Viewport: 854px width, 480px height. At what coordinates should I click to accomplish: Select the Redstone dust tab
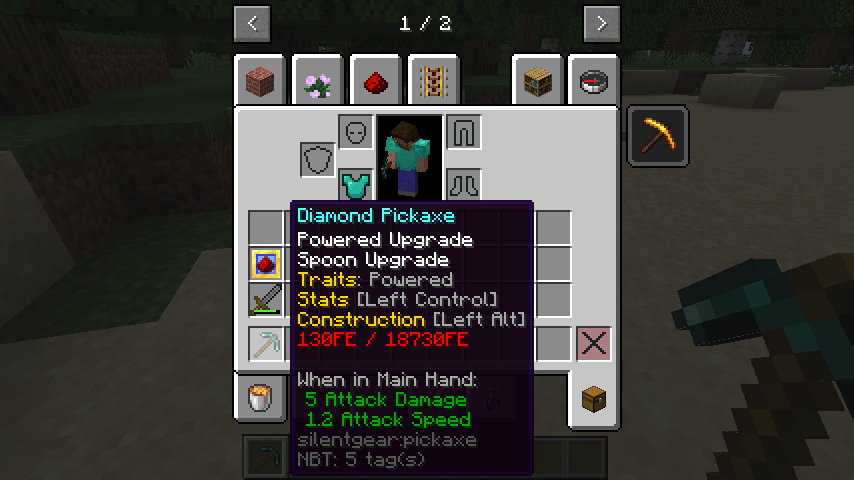377,82
